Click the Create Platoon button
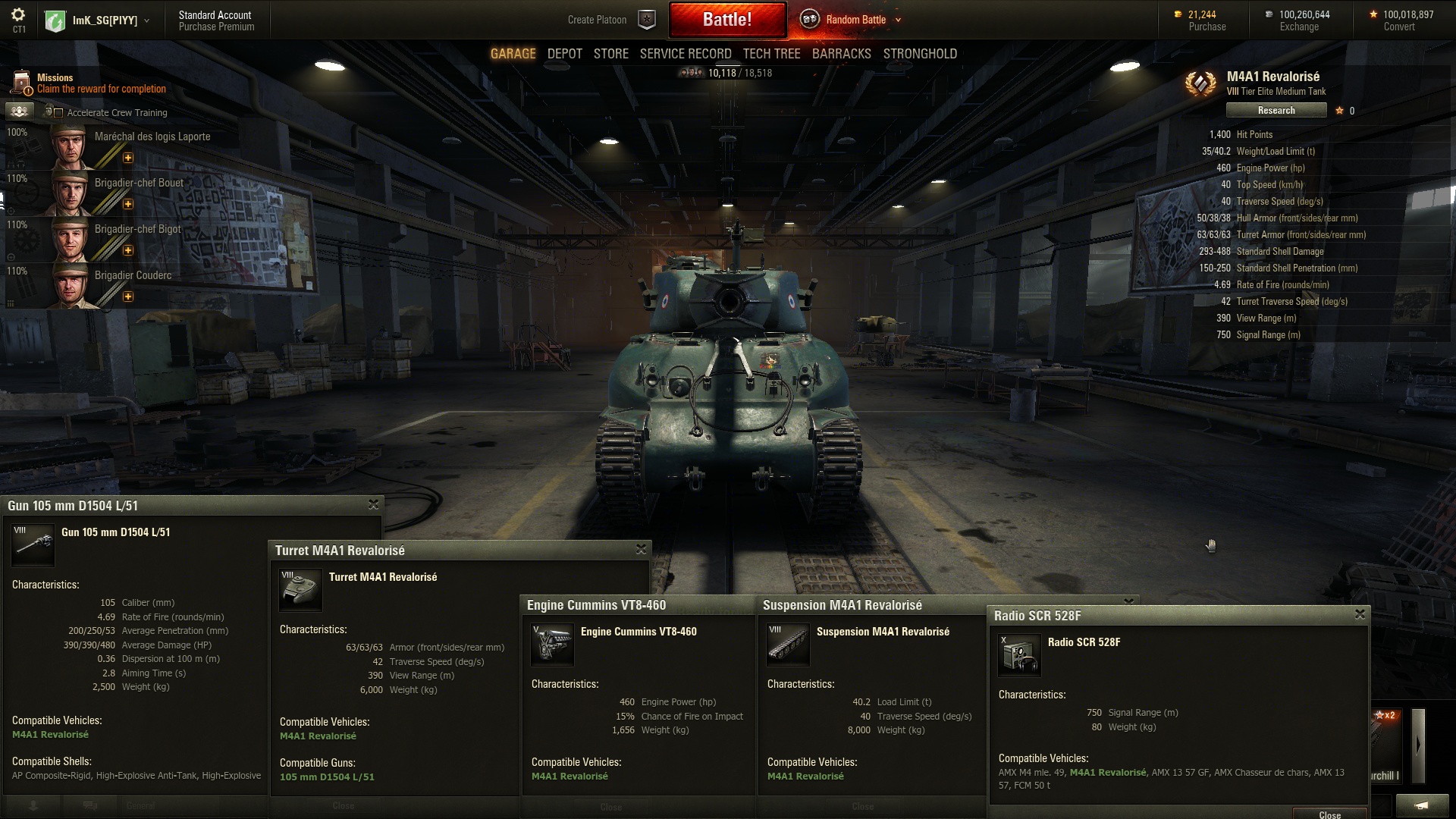The image size is (1456, 819). pyautogui.click(x=597, y=20)
